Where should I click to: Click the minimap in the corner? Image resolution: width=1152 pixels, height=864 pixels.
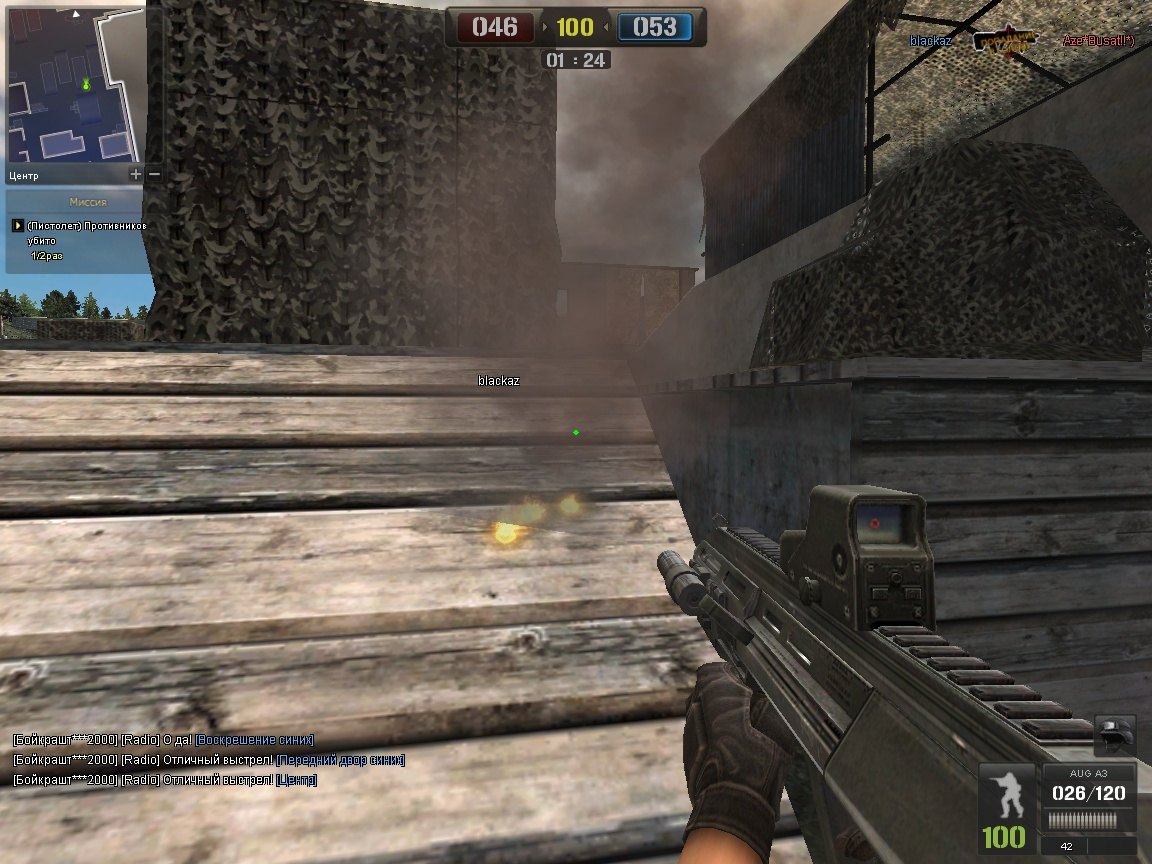pos(75,82)
